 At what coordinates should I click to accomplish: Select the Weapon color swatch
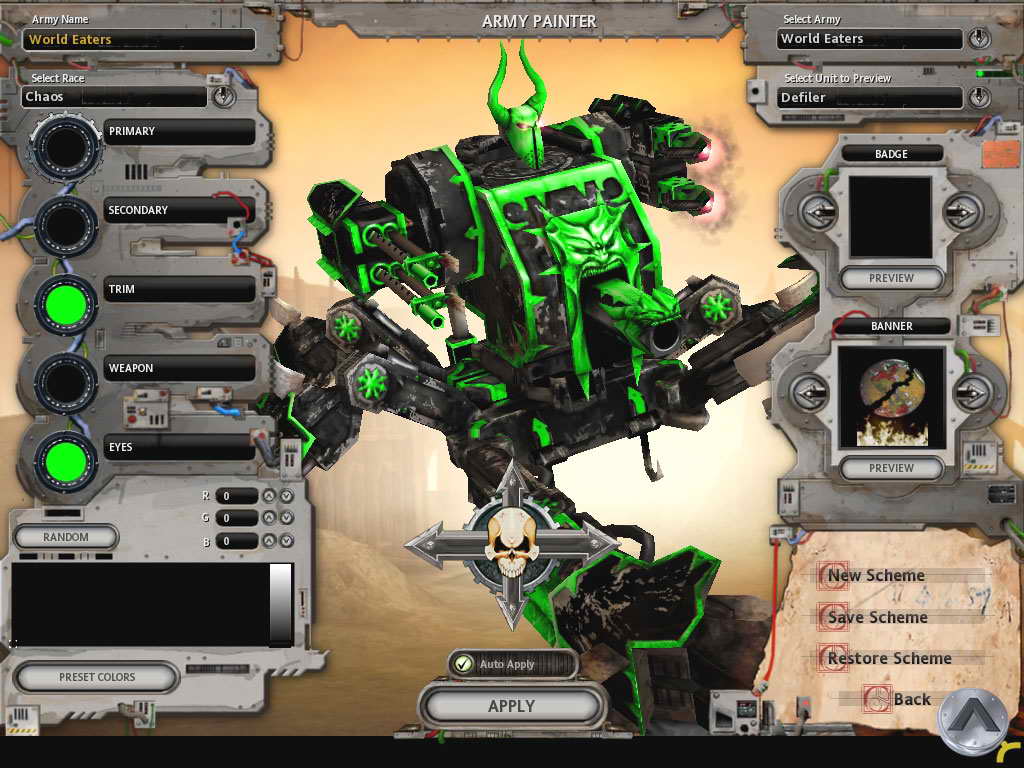[66, 384]
